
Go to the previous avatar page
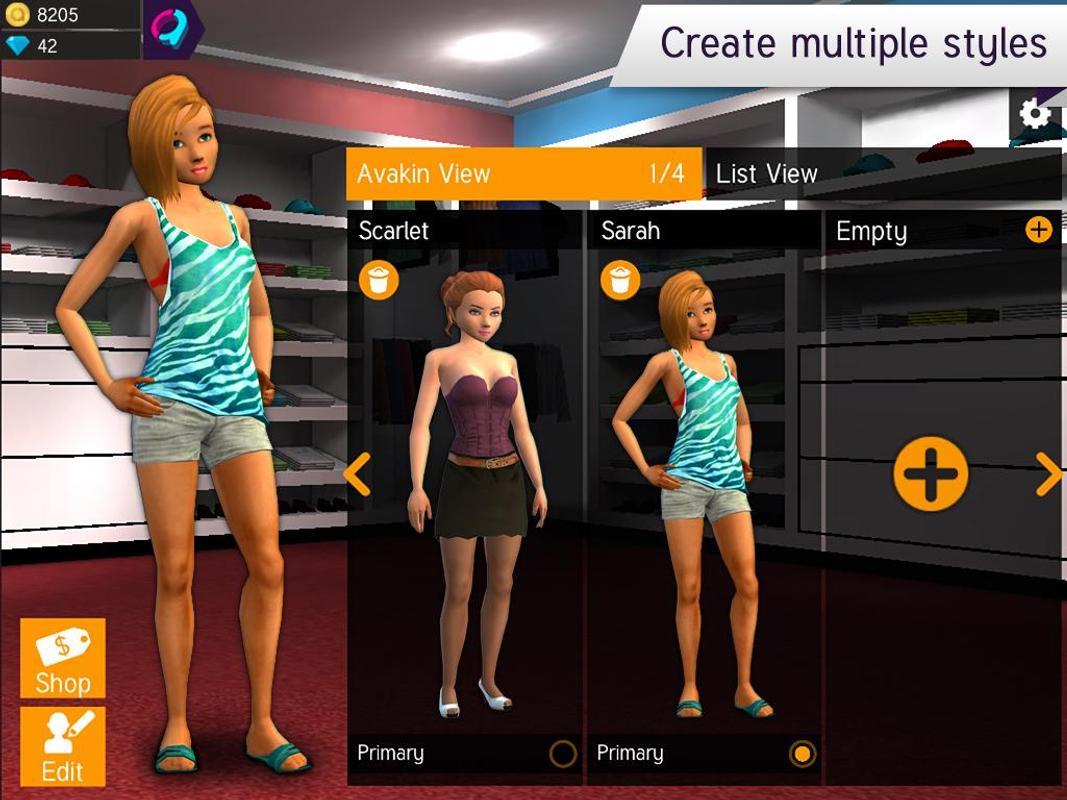[358, 474]
